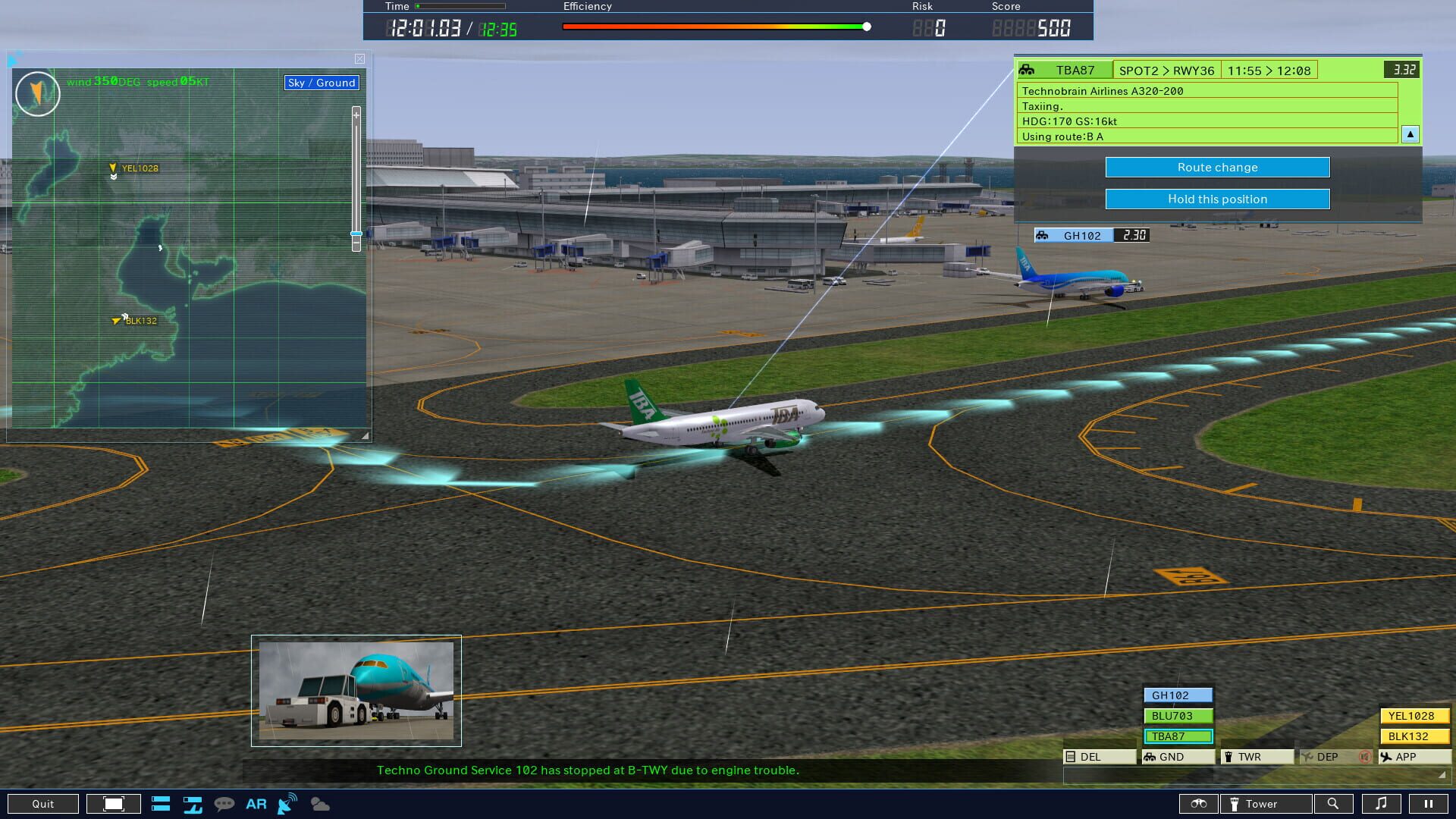Click Hold this position for TBA87
Image resolution: width=1456 pixels, height=819 pixels.
(1217, 199)
